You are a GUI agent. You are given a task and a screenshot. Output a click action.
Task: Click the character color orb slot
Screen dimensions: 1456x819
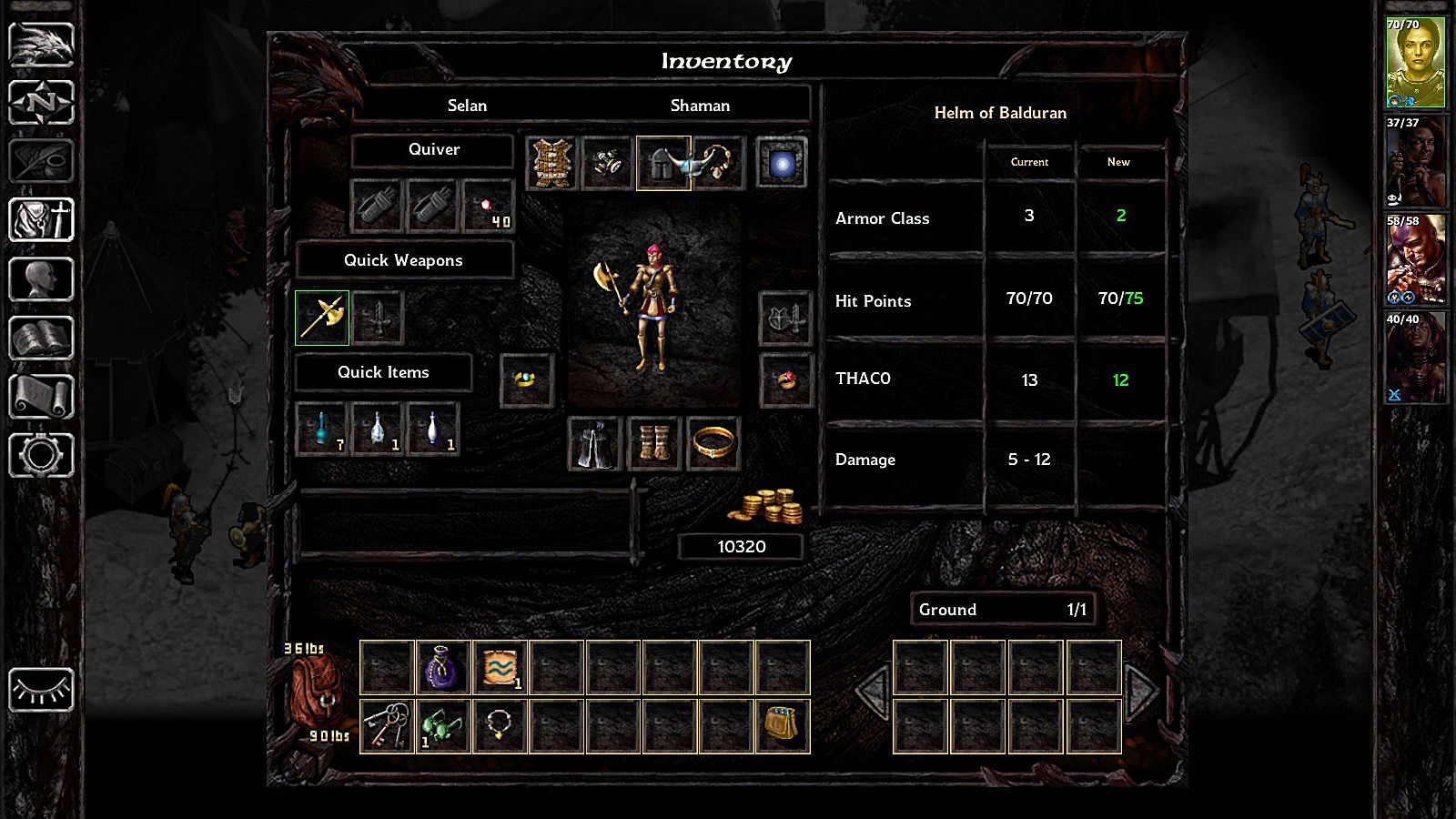point(782,164)
